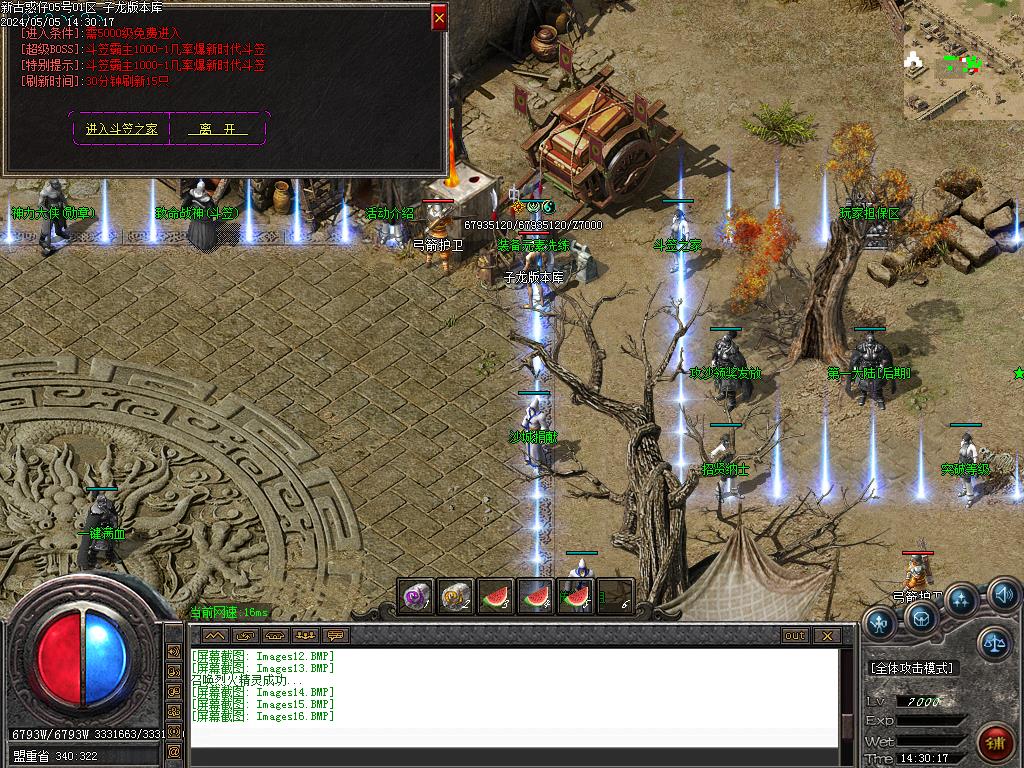Click the @ chat channel side button
Screen dimensions: 1024x768
(x=175, y=750)
